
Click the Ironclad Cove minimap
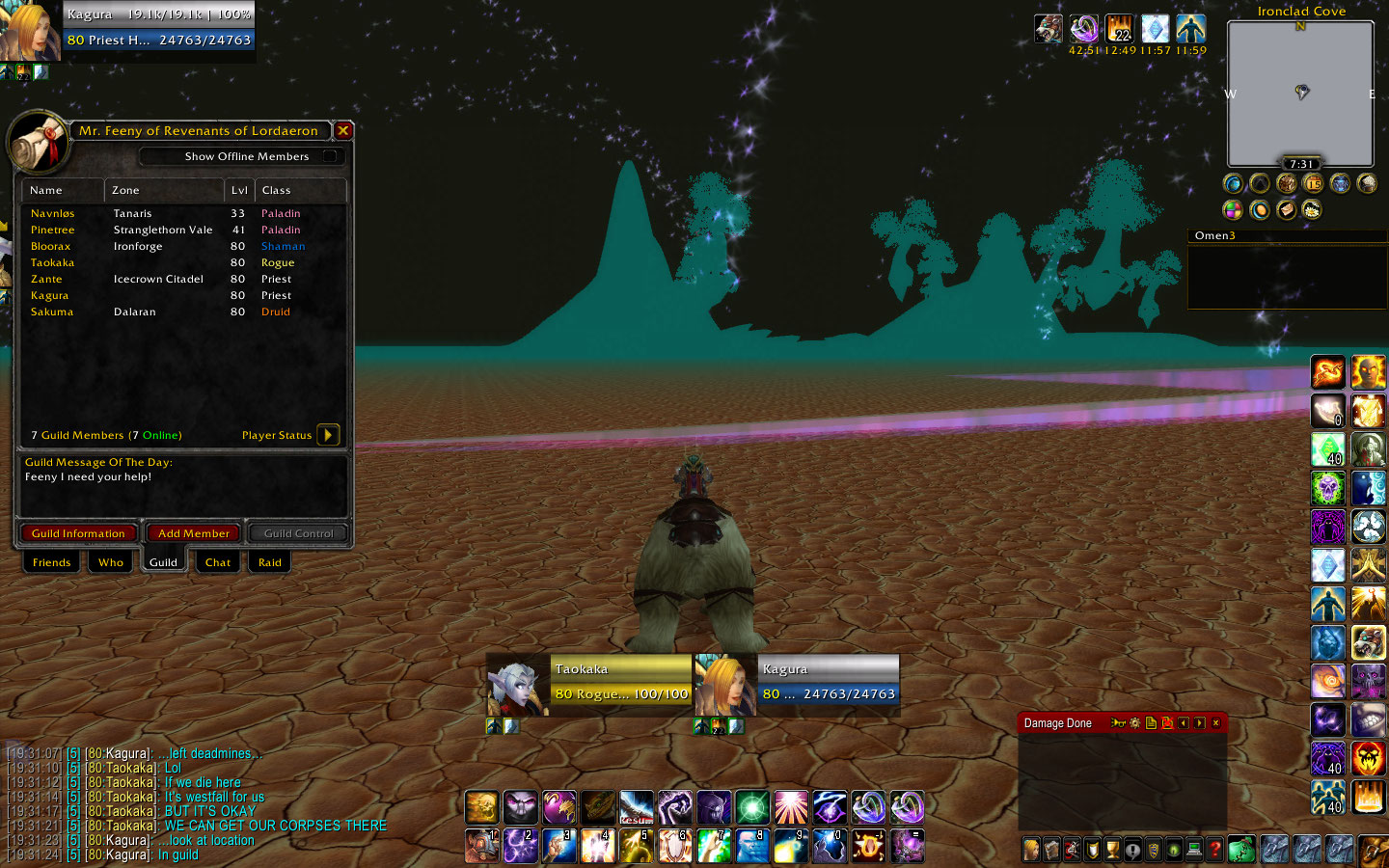[1300, 94]
